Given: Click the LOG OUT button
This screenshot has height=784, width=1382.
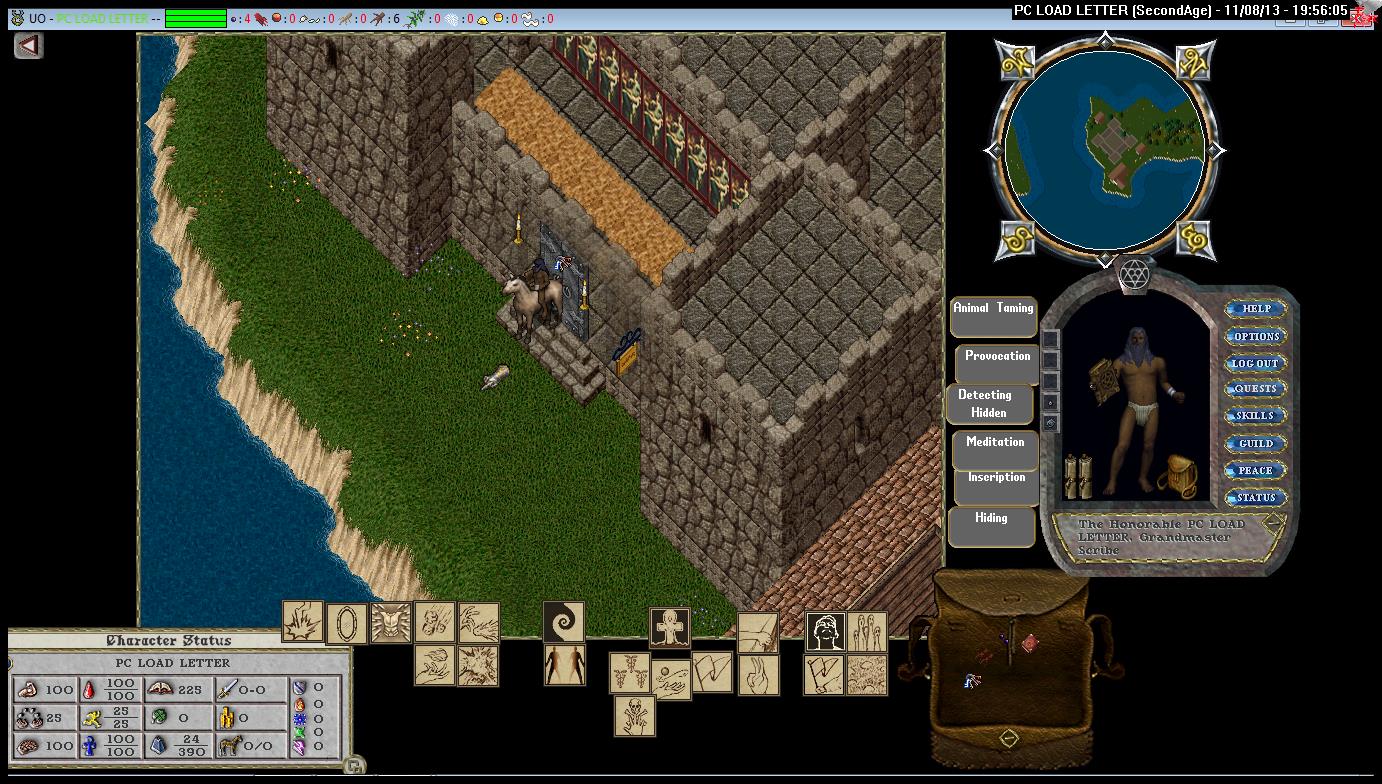Looking at the screenshot, I should coord(1255,363).
